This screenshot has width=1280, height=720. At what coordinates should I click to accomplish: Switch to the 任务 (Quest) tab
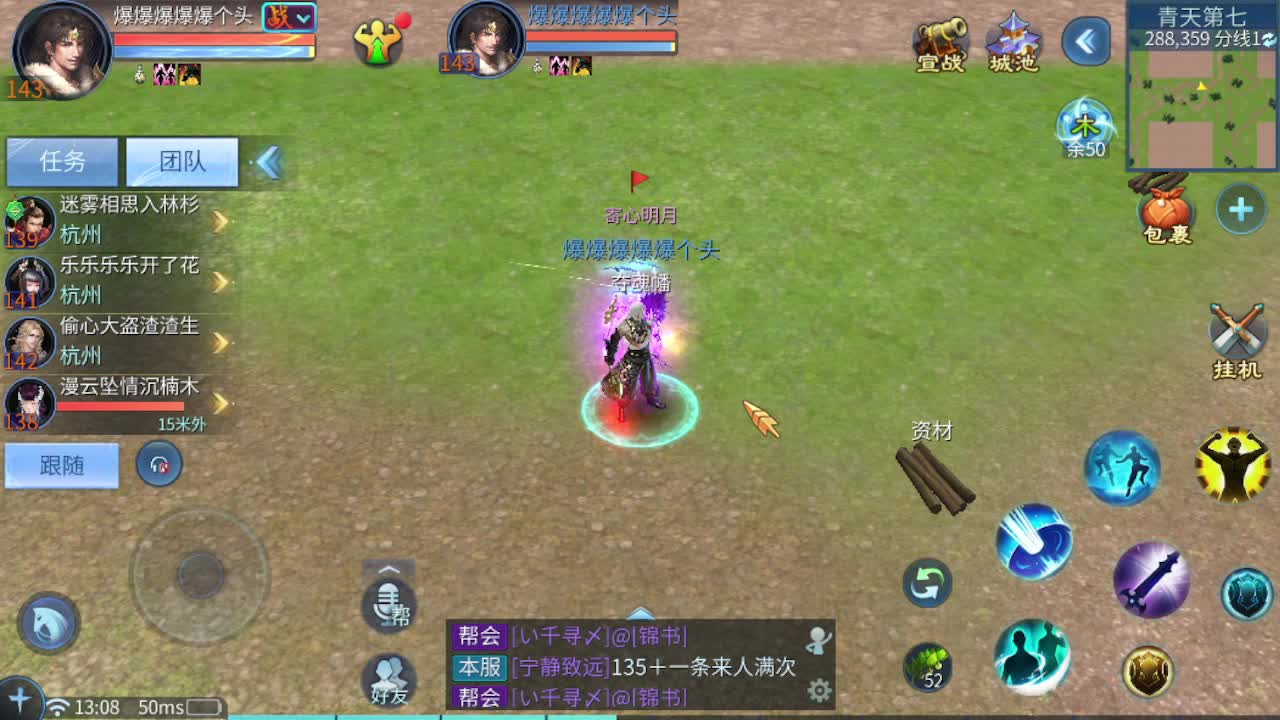coord(60,160)
